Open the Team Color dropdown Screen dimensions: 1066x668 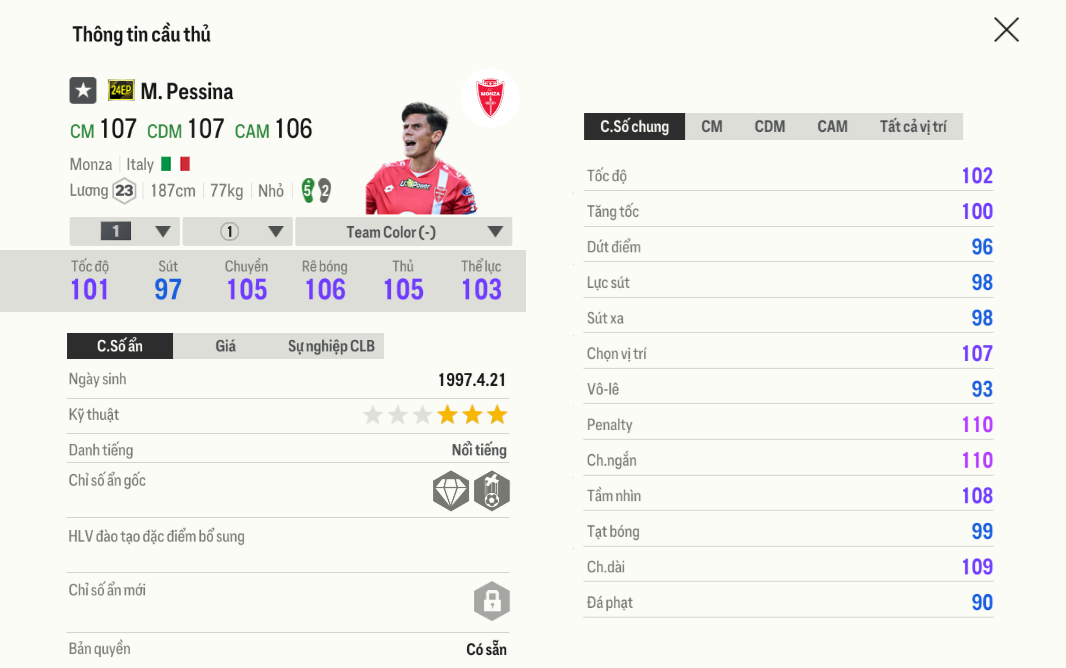404,232
